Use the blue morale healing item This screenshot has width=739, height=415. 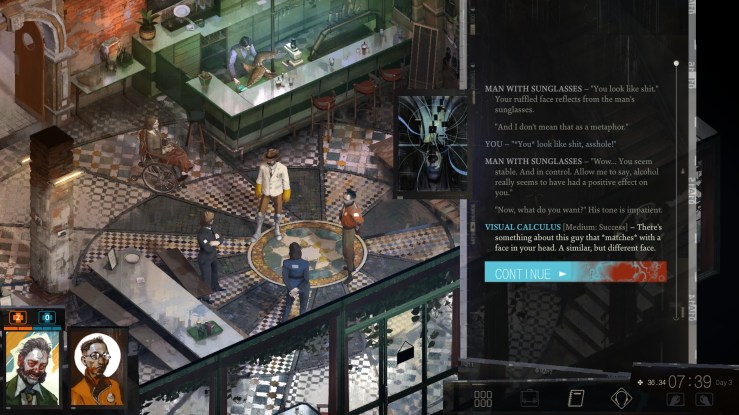(x=46, y=318)
